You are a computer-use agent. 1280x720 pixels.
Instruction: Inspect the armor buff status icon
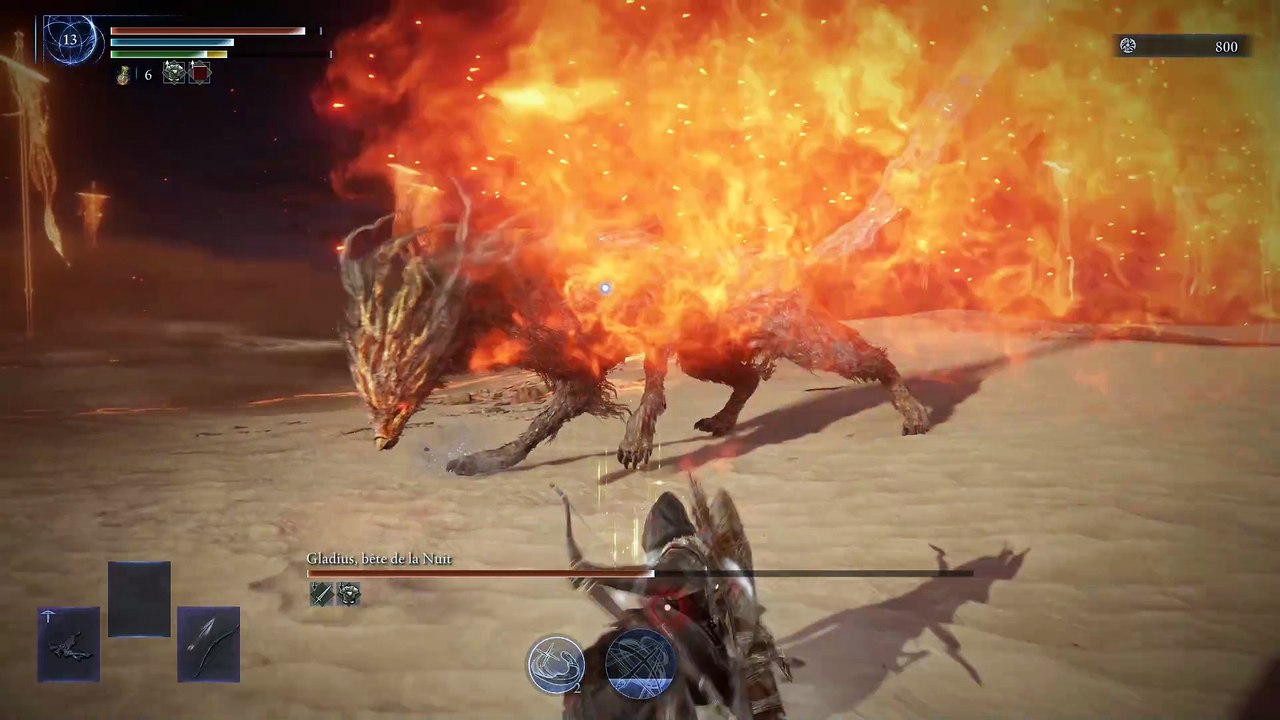(174, 73)
